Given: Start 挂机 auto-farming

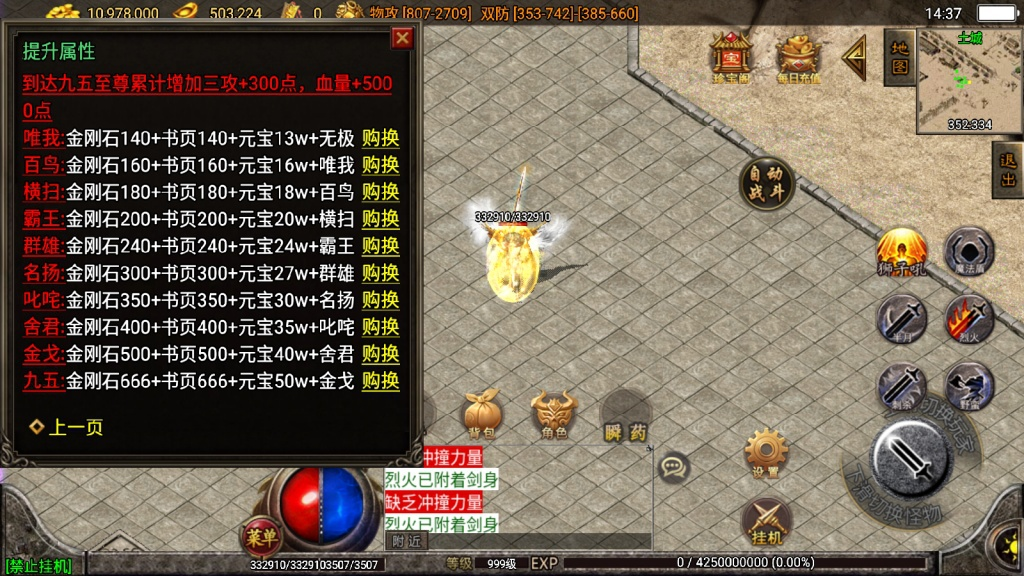Looking at the screenshot, I should coord(766,523).
